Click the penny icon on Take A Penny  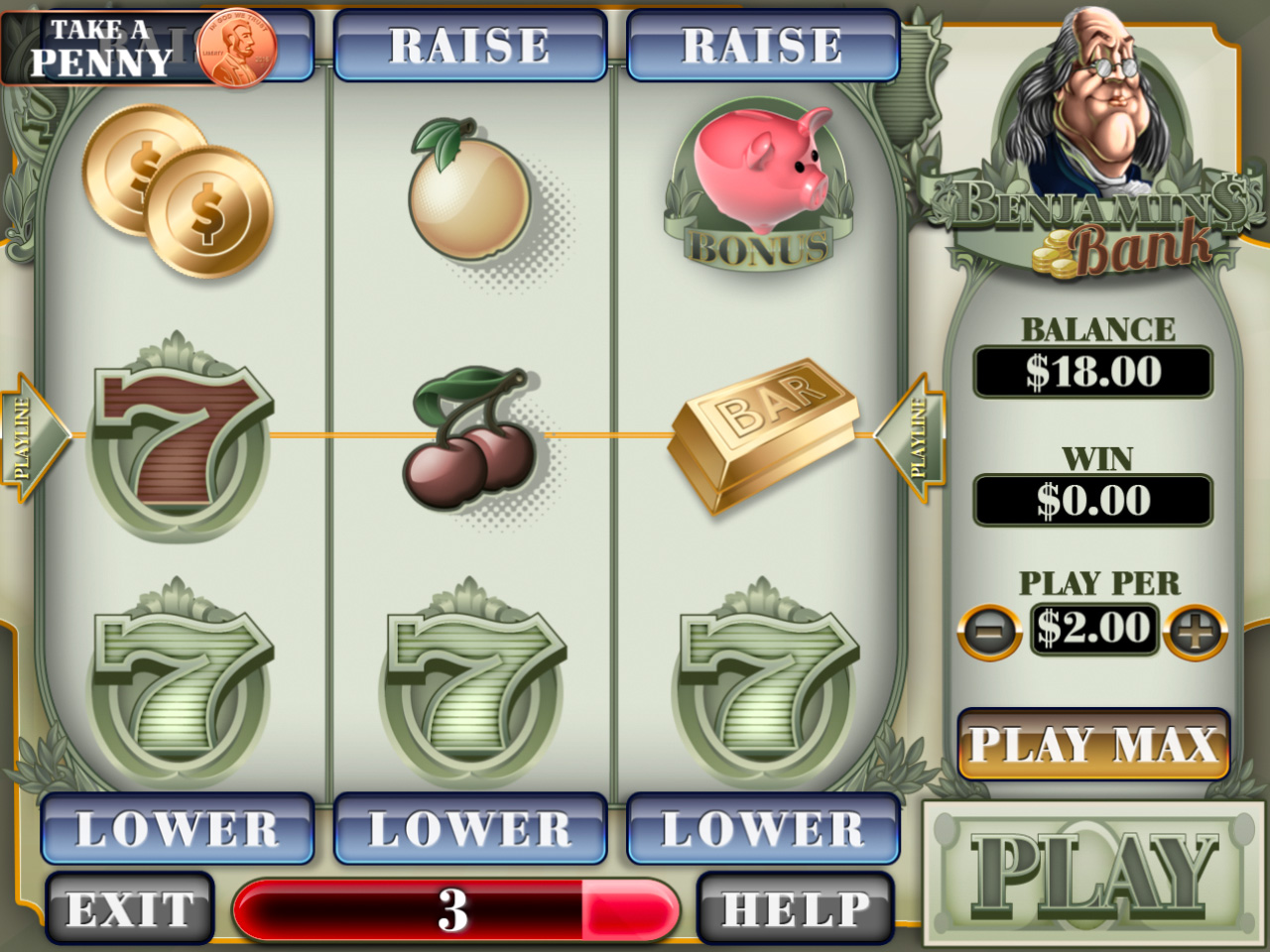pyautogui.click(x=238, y=47)
